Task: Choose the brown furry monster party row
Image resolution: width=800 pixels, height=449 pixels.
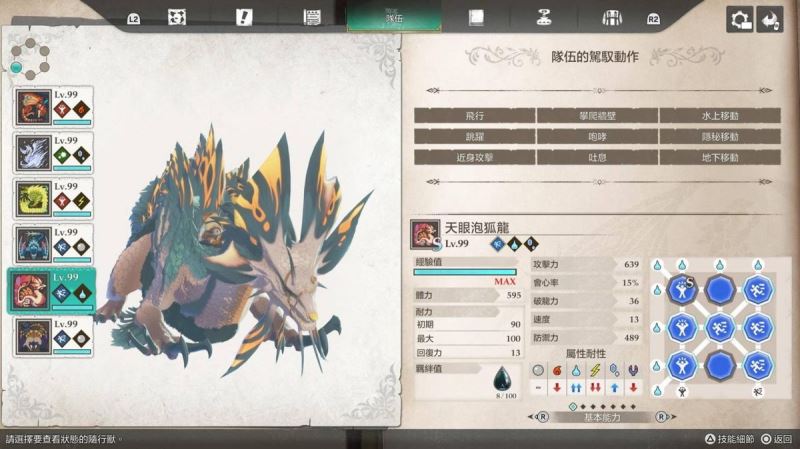Action: tap(53, 336)
